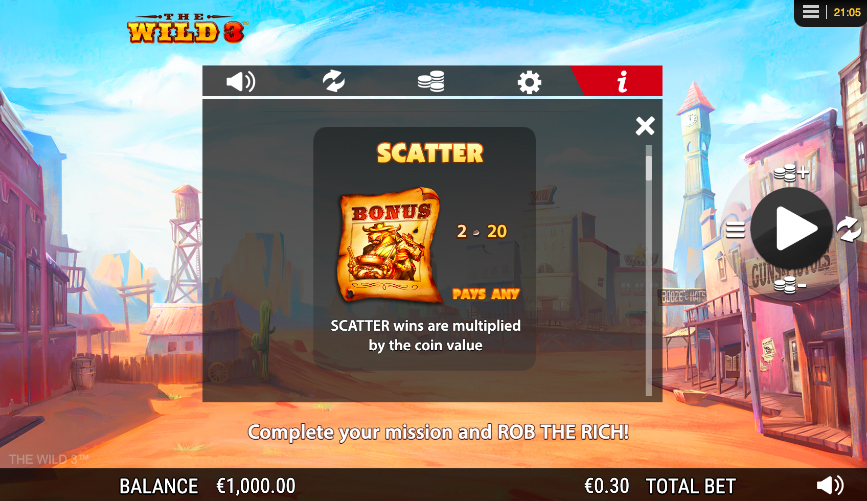Close the Scatter info panel
The image size is (867, 501).
(645, 125)
